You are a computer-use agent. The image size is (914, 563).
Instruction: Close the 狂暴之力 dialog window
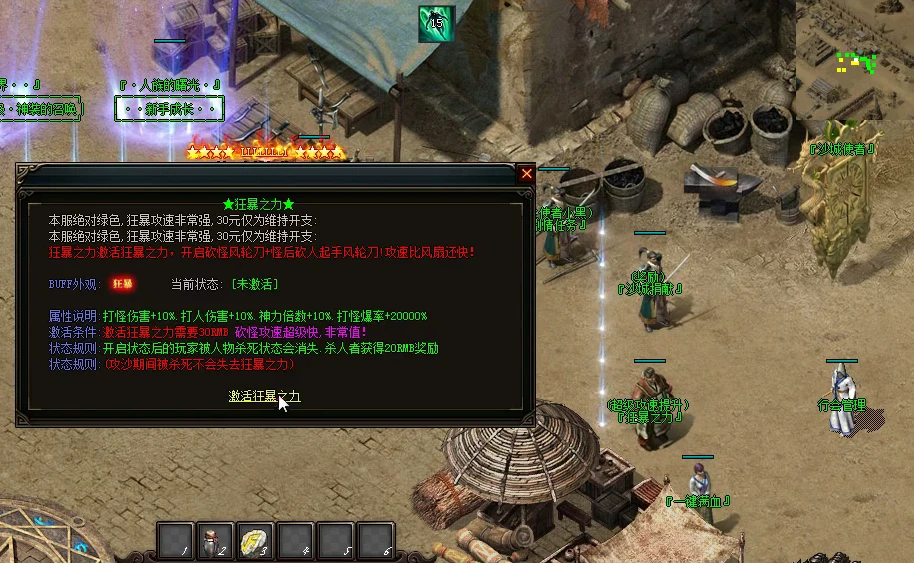point(527,173)
